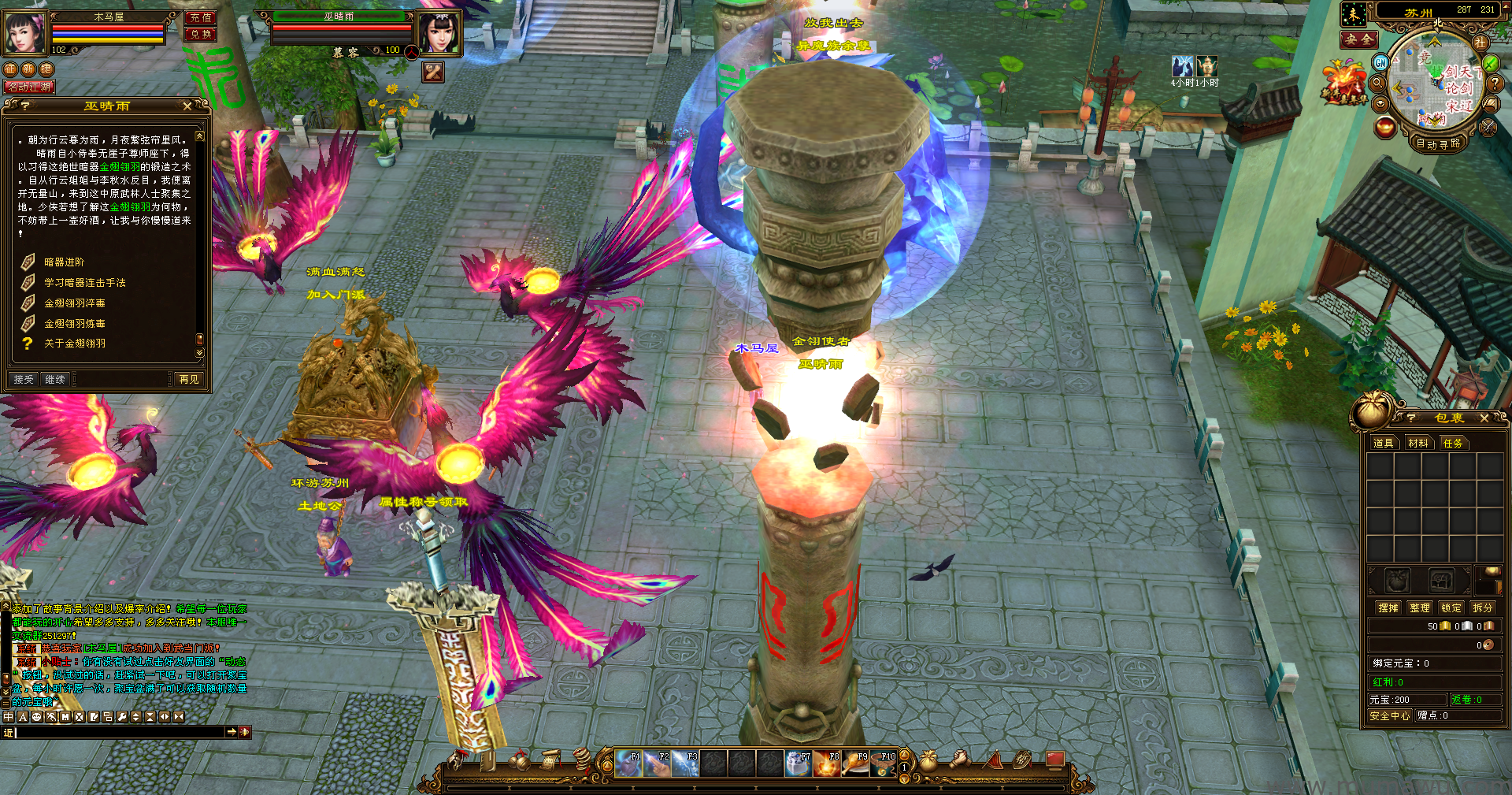
Task: Click the magnifying glass minimap button
Action: (x=1378, y=83)
